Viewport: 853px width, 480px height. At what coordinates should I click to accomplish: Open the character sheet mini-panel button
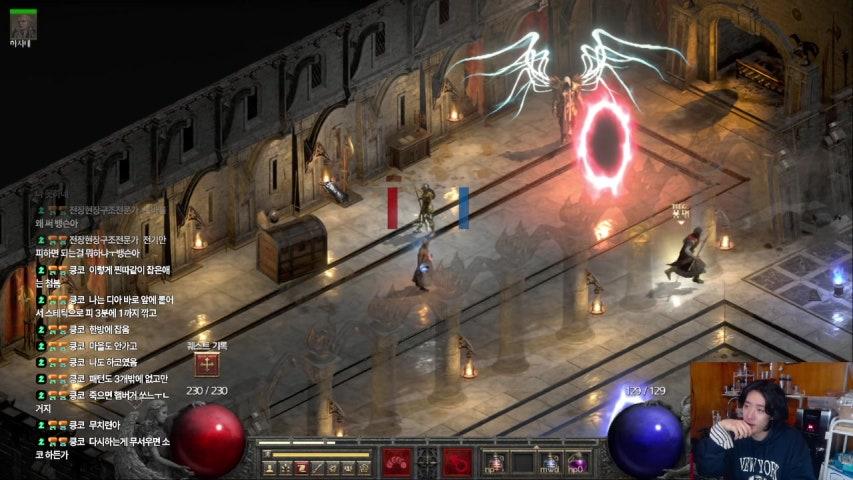(269, 467)
